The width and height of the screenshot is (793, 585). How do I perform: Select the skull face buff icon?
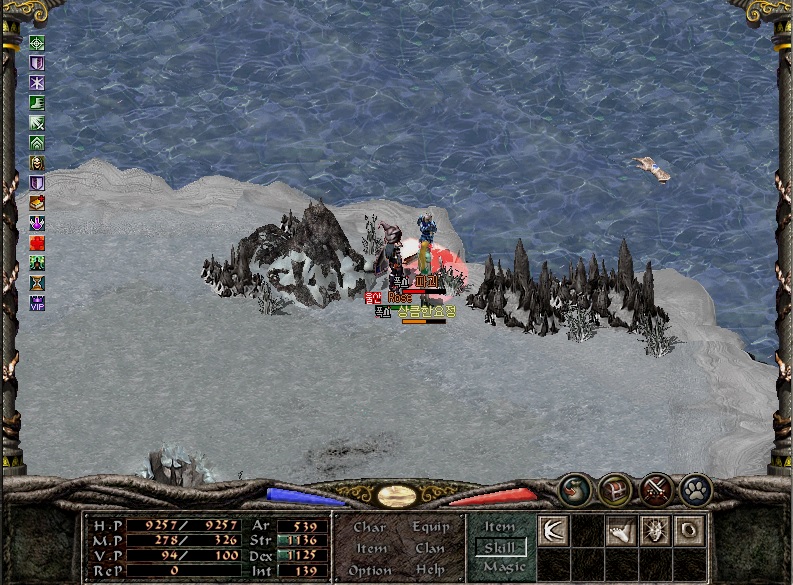coord(37,163)
